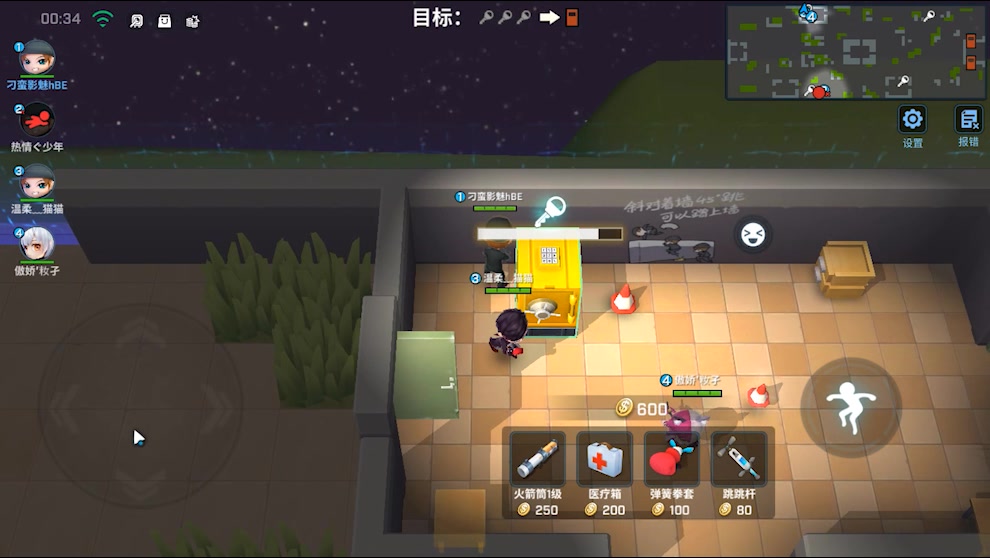Select teammate 温柔__猫猫's portrait

[38, 182]
